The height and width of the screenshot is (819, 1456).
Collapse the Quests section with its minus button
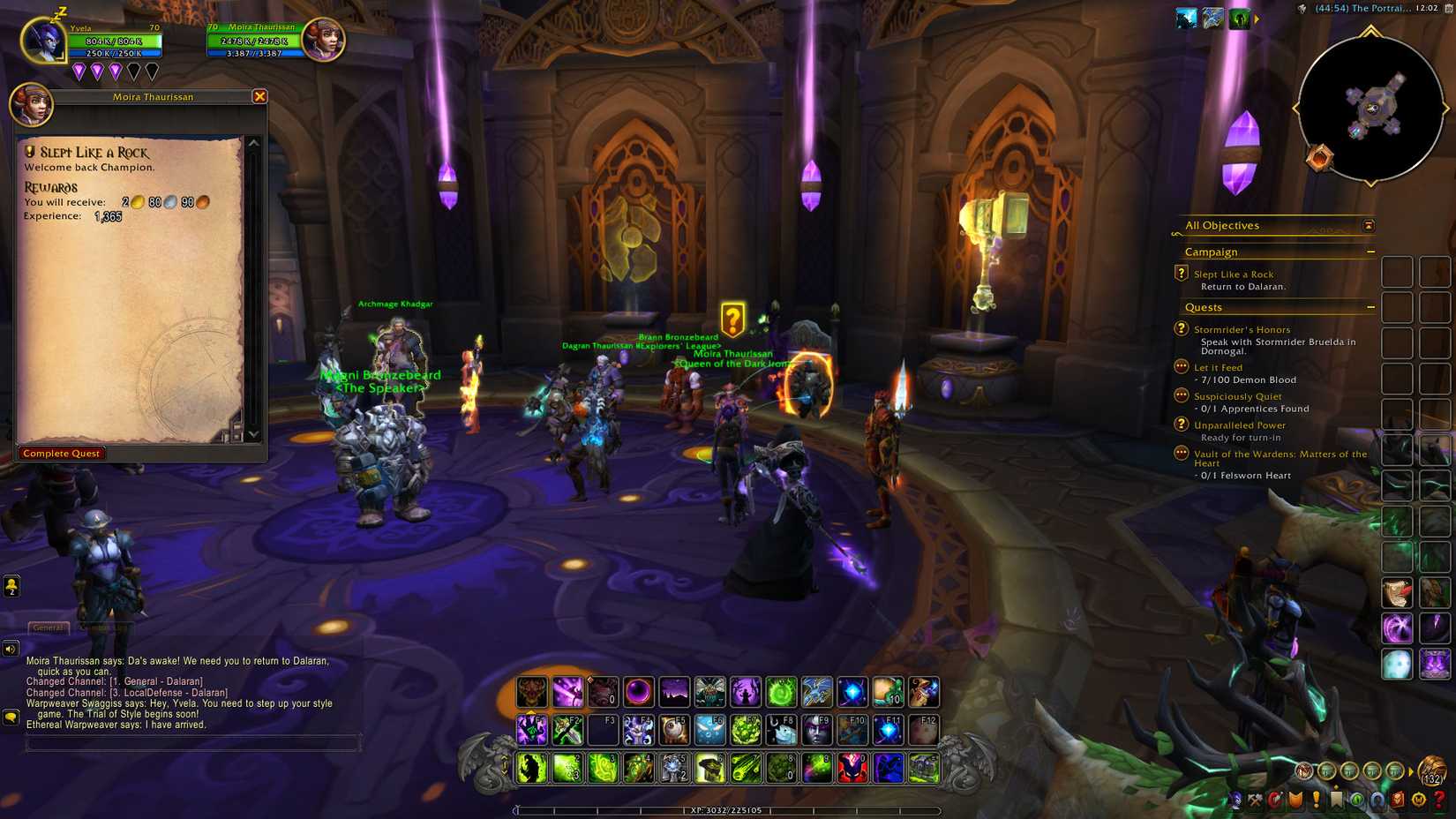click(x=1370, y=306)
